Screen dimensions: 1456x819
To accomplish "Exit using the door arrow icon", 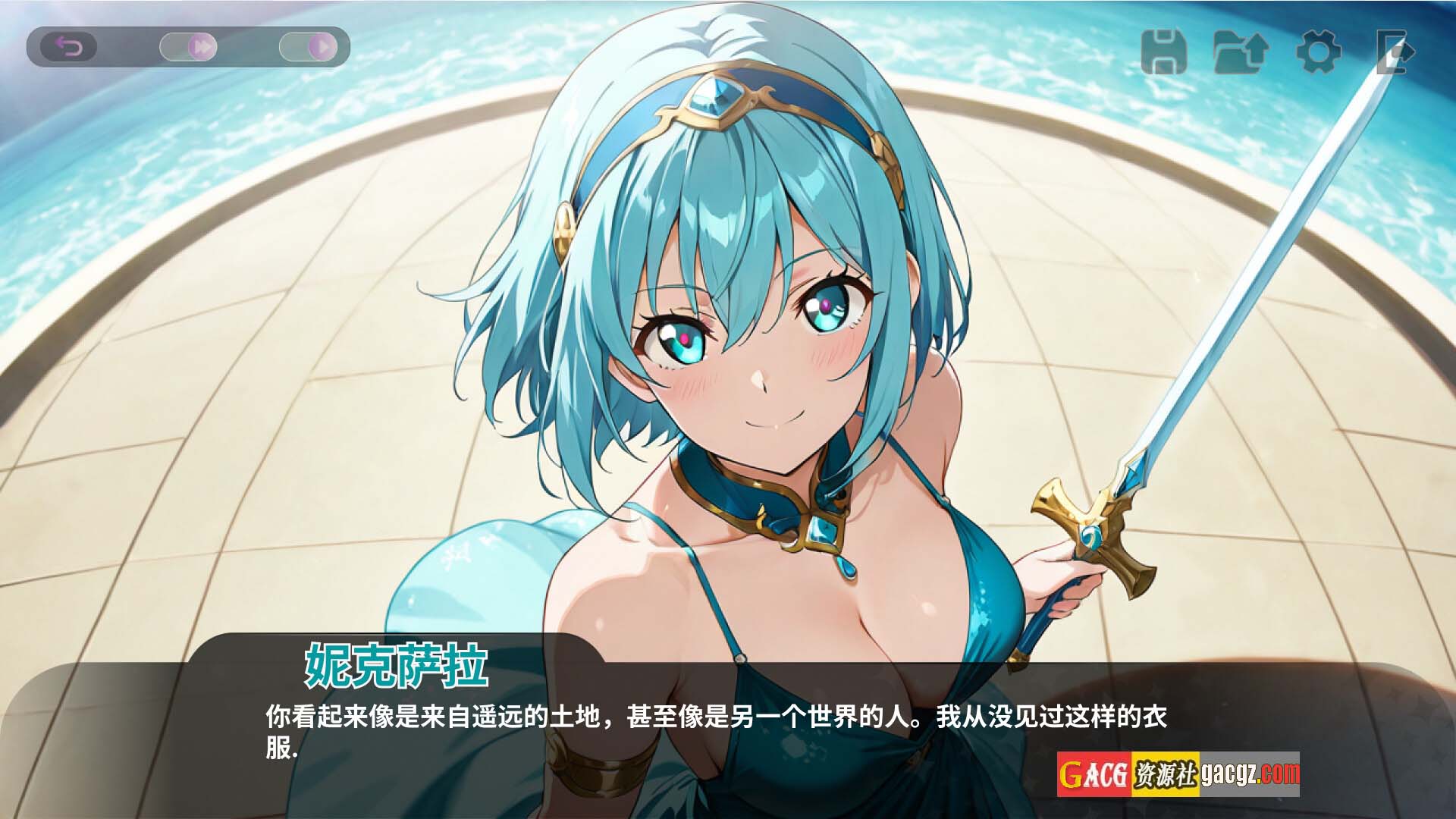I will 1394,52.
